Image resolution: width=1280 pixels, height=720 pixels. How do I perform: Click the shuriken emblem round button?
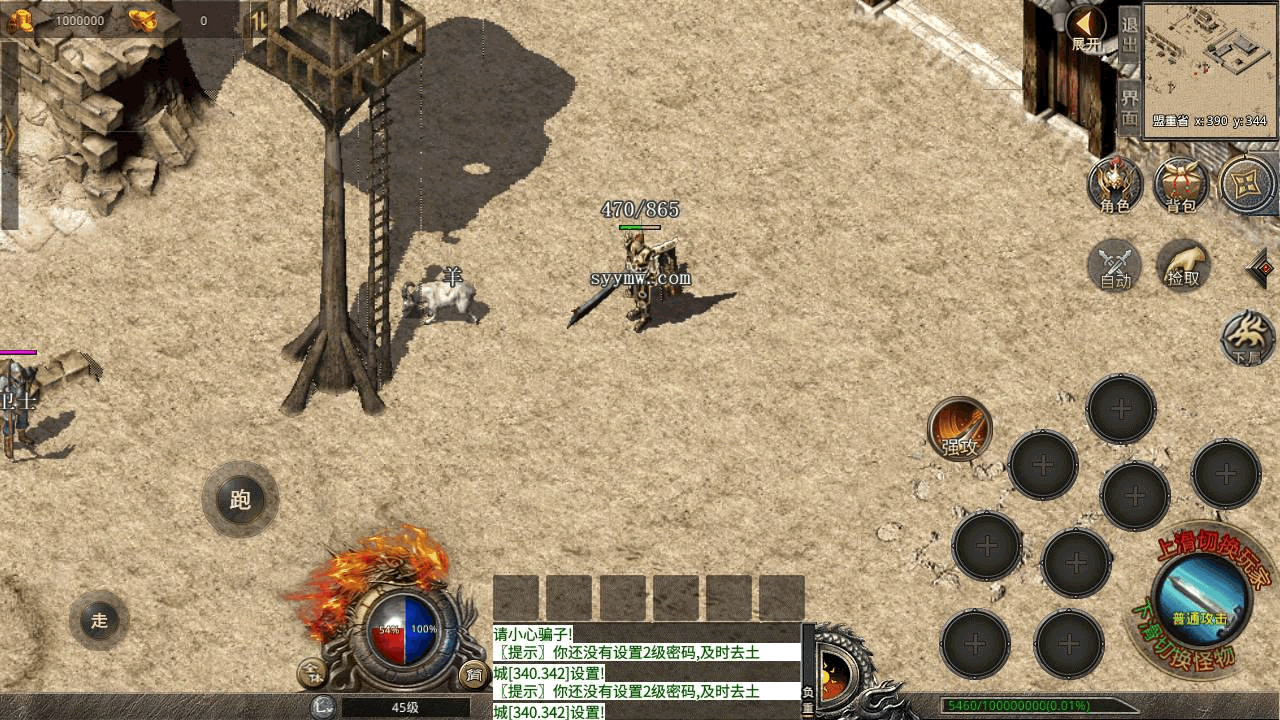[x=1247, y=185]
